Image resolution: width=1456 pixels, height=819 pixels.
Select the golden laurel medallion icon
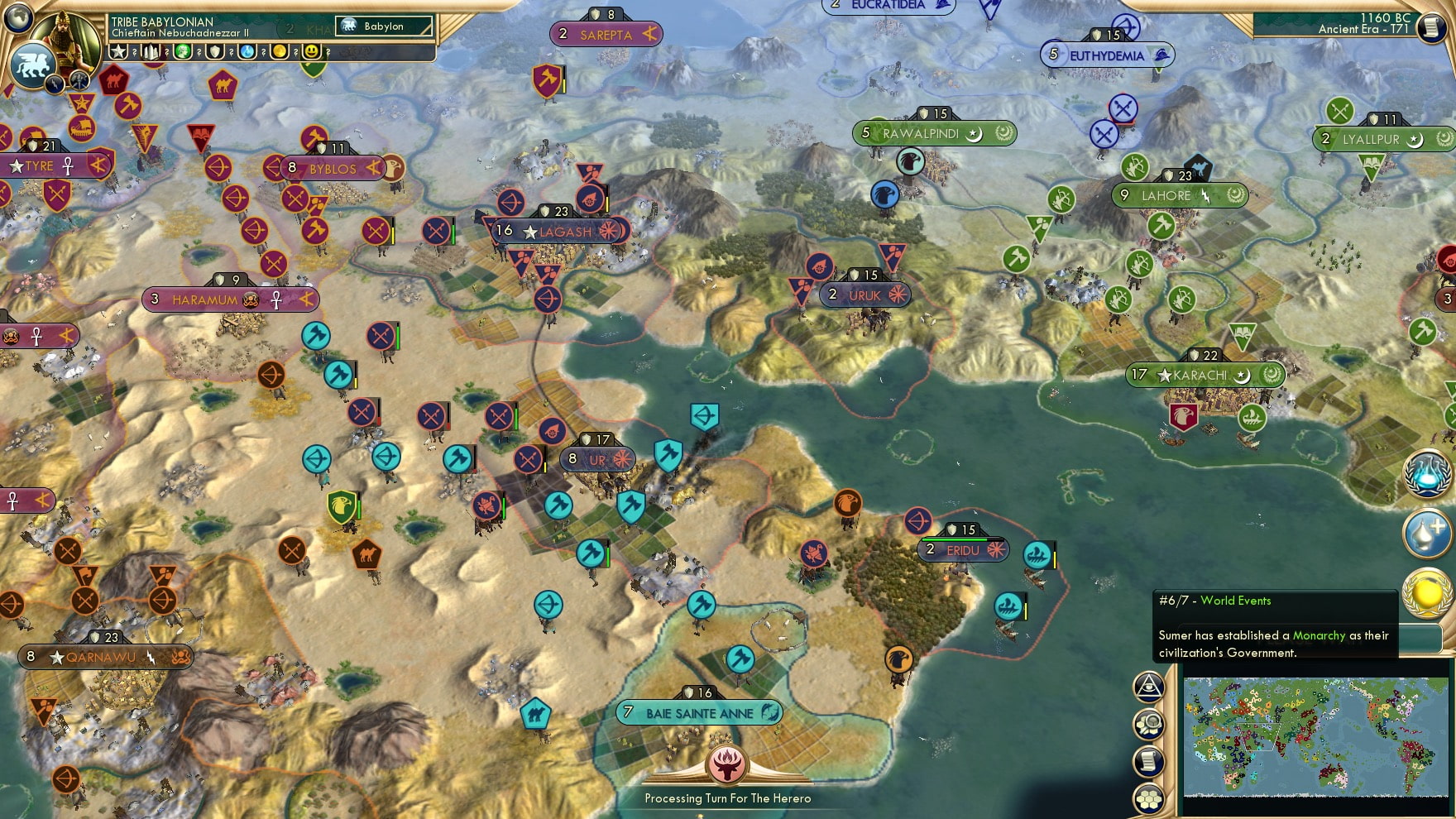[x=1428, y=594]
